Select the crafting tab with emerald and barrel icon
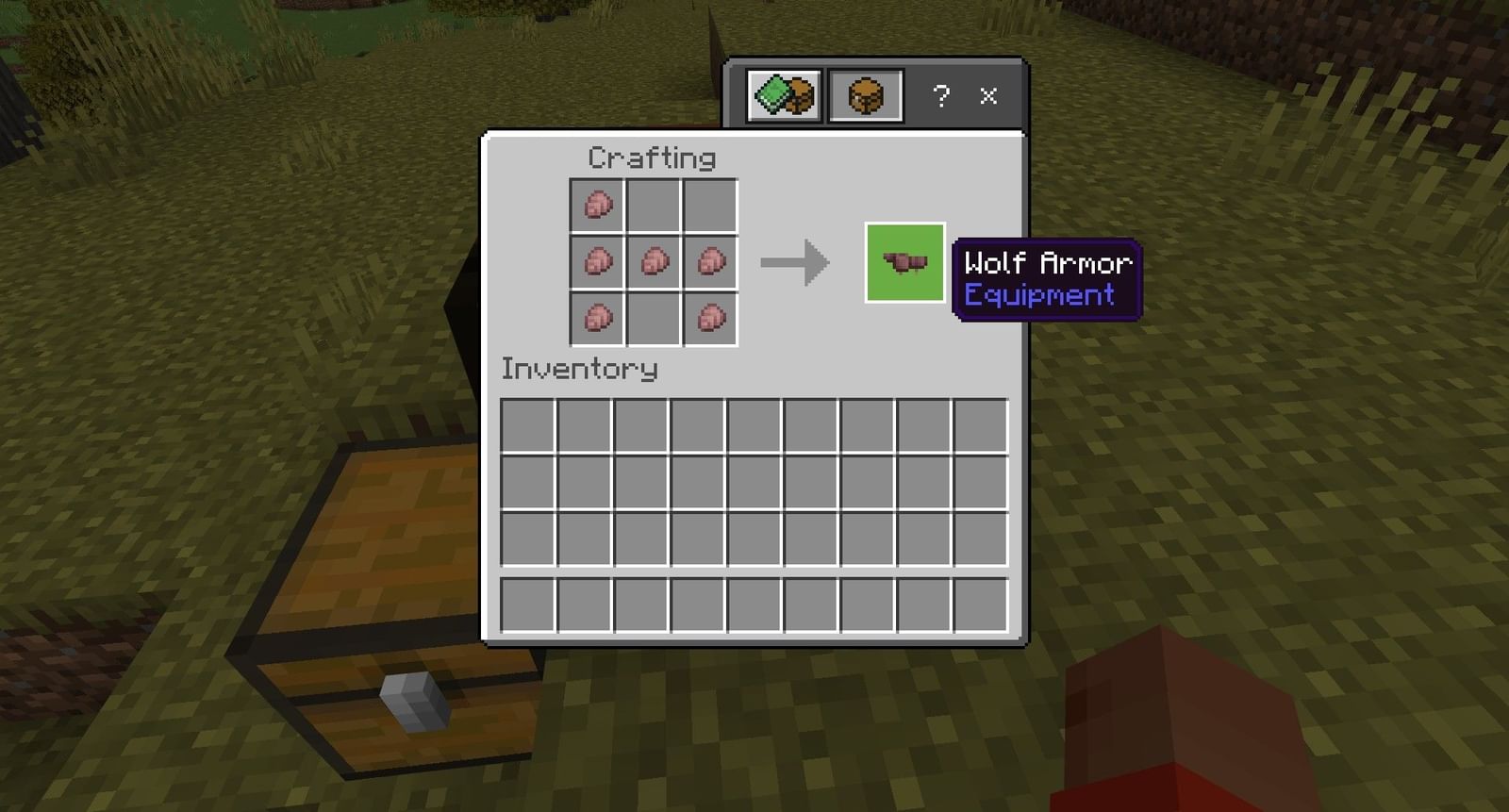 tap(783, 94)
